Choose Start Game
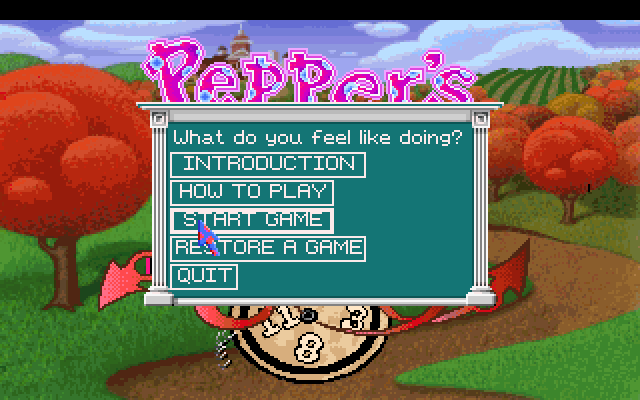This screenshot has width=640, height=400. 252,220
